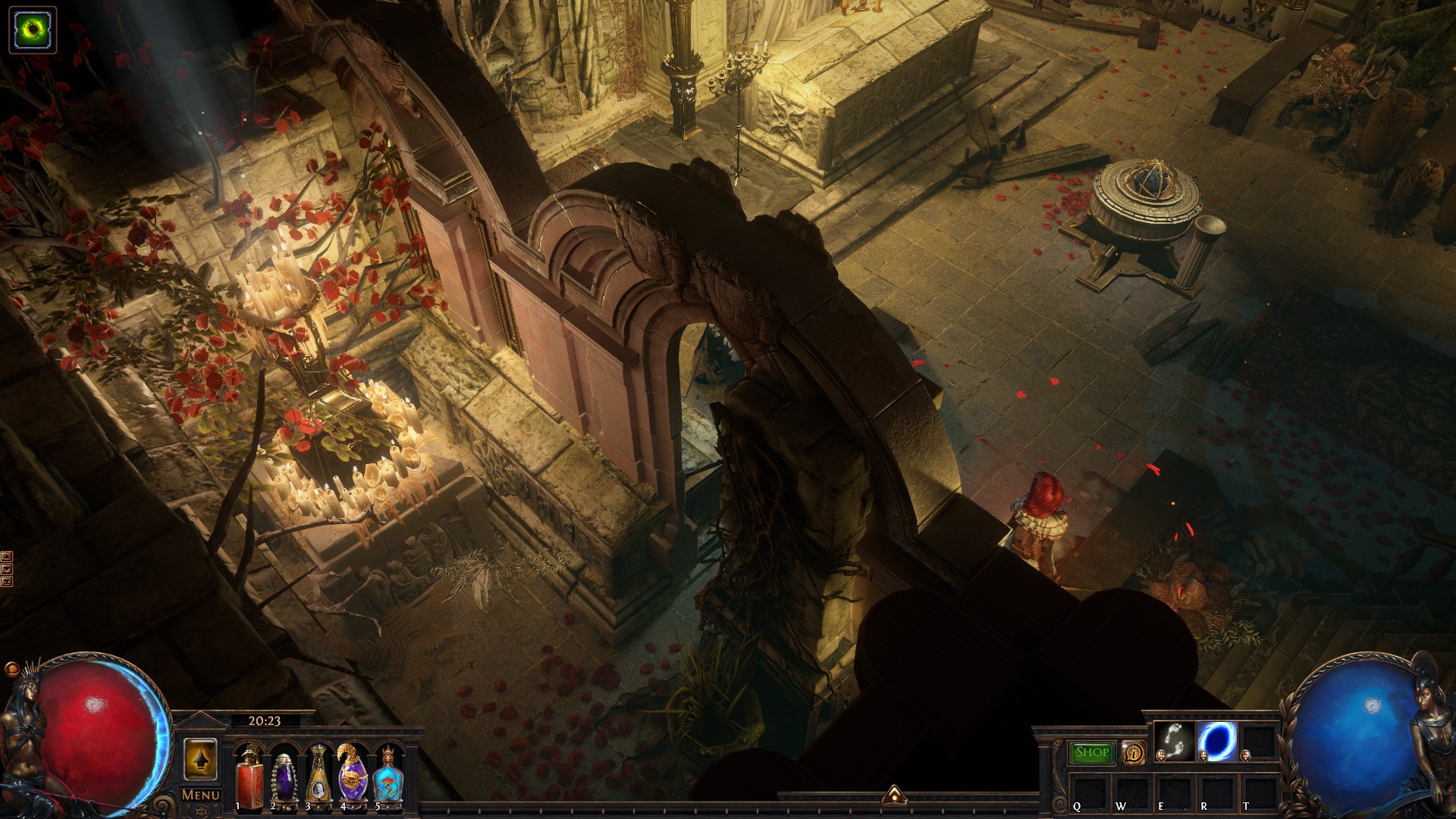Viewport: 1456px width, 819px height.
Task: Expand the arrow tab at bottom center
Action: click(x=894, y=795)
